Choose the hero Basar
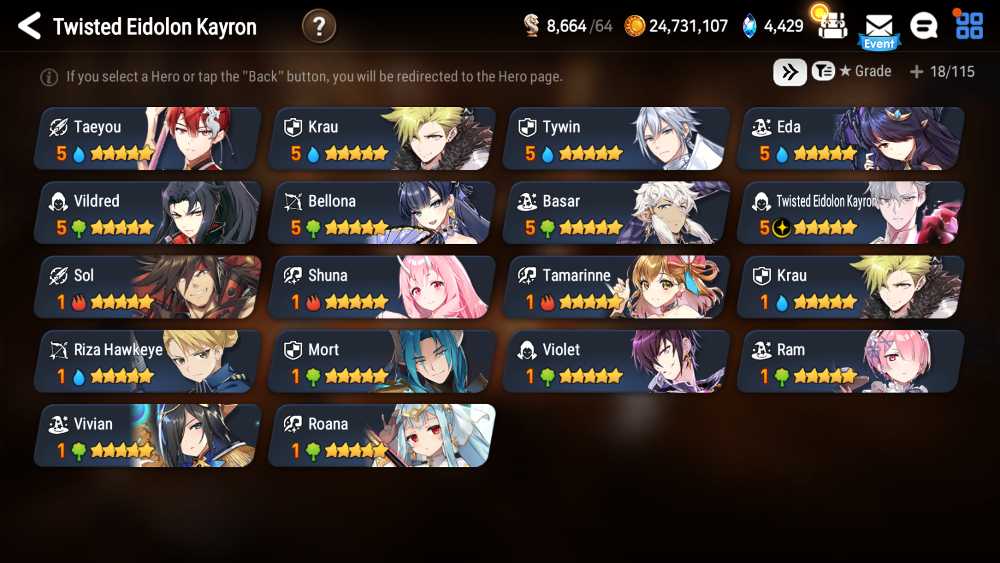Screen dimensions: 1000x563 pyautogui.click(x=617, y=213)
